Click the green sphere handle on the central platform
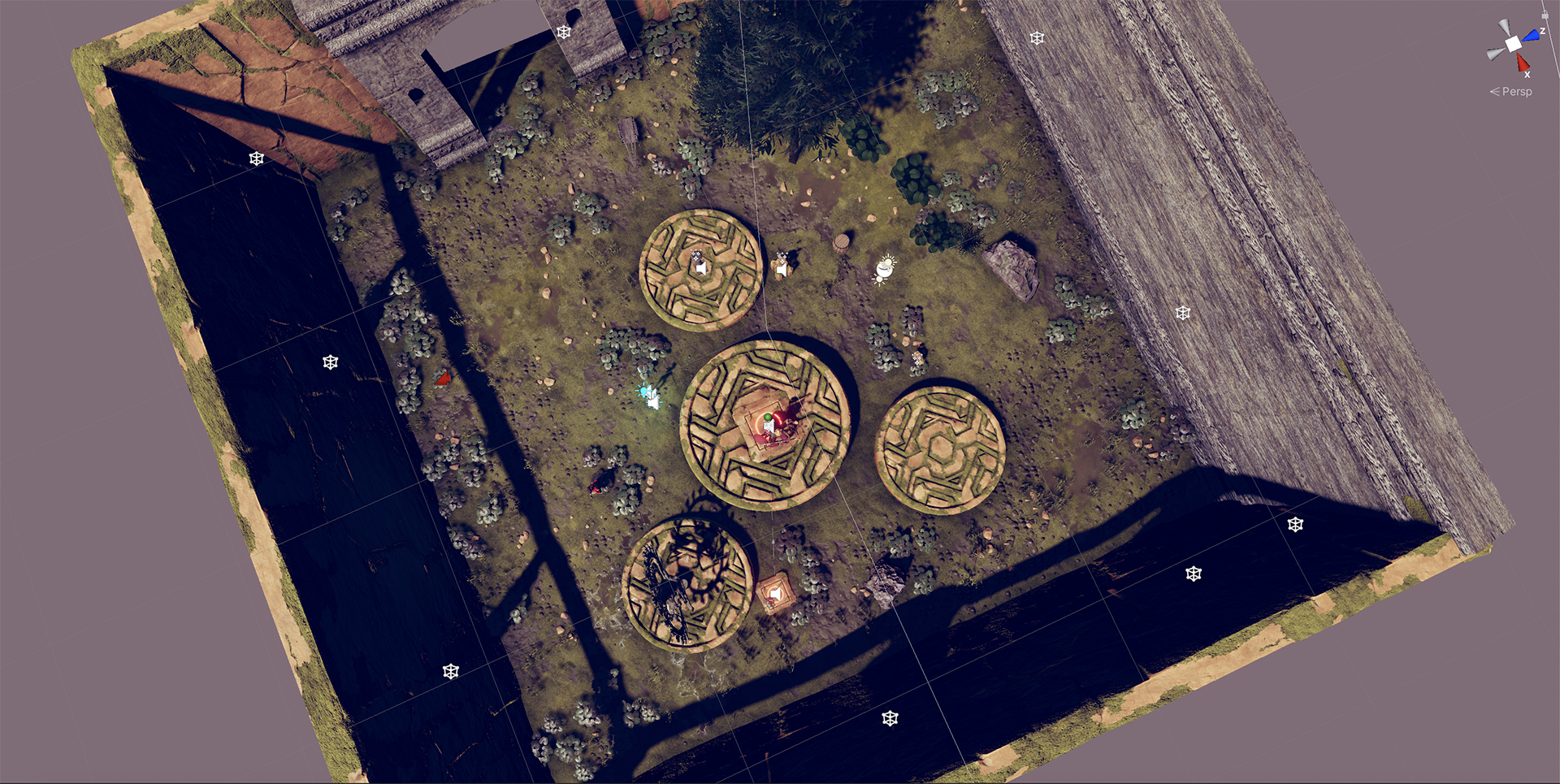This screenshot has height=784, width=1560. coord(768,417)
